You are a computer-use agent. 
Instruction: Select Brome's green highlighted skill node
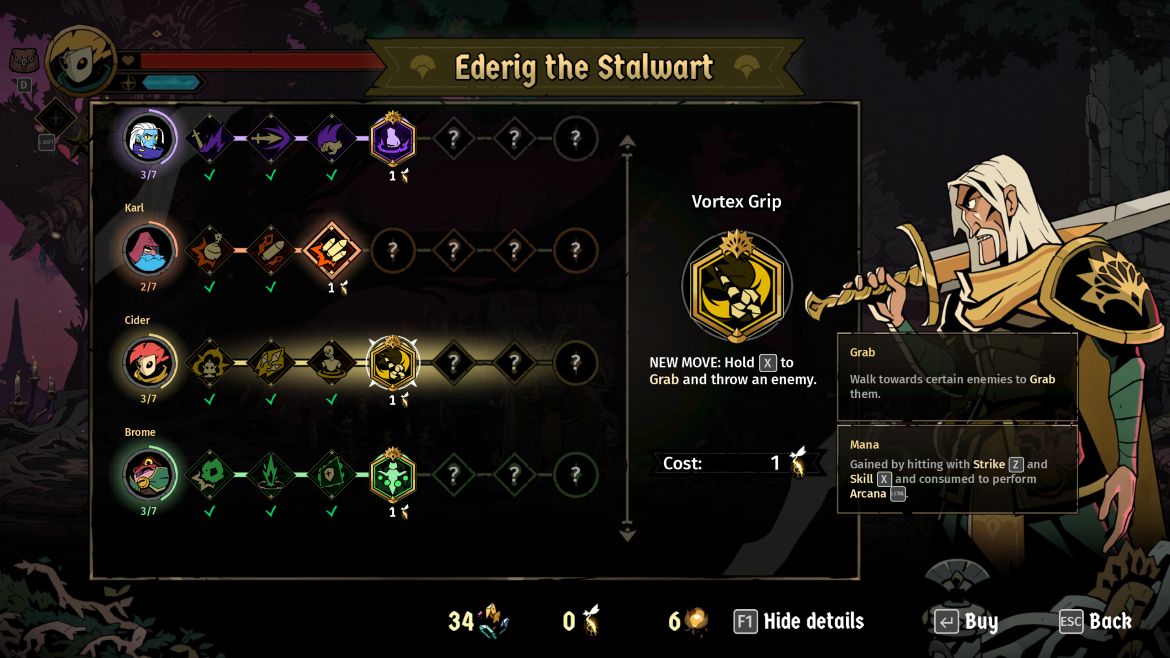point(393,474)
